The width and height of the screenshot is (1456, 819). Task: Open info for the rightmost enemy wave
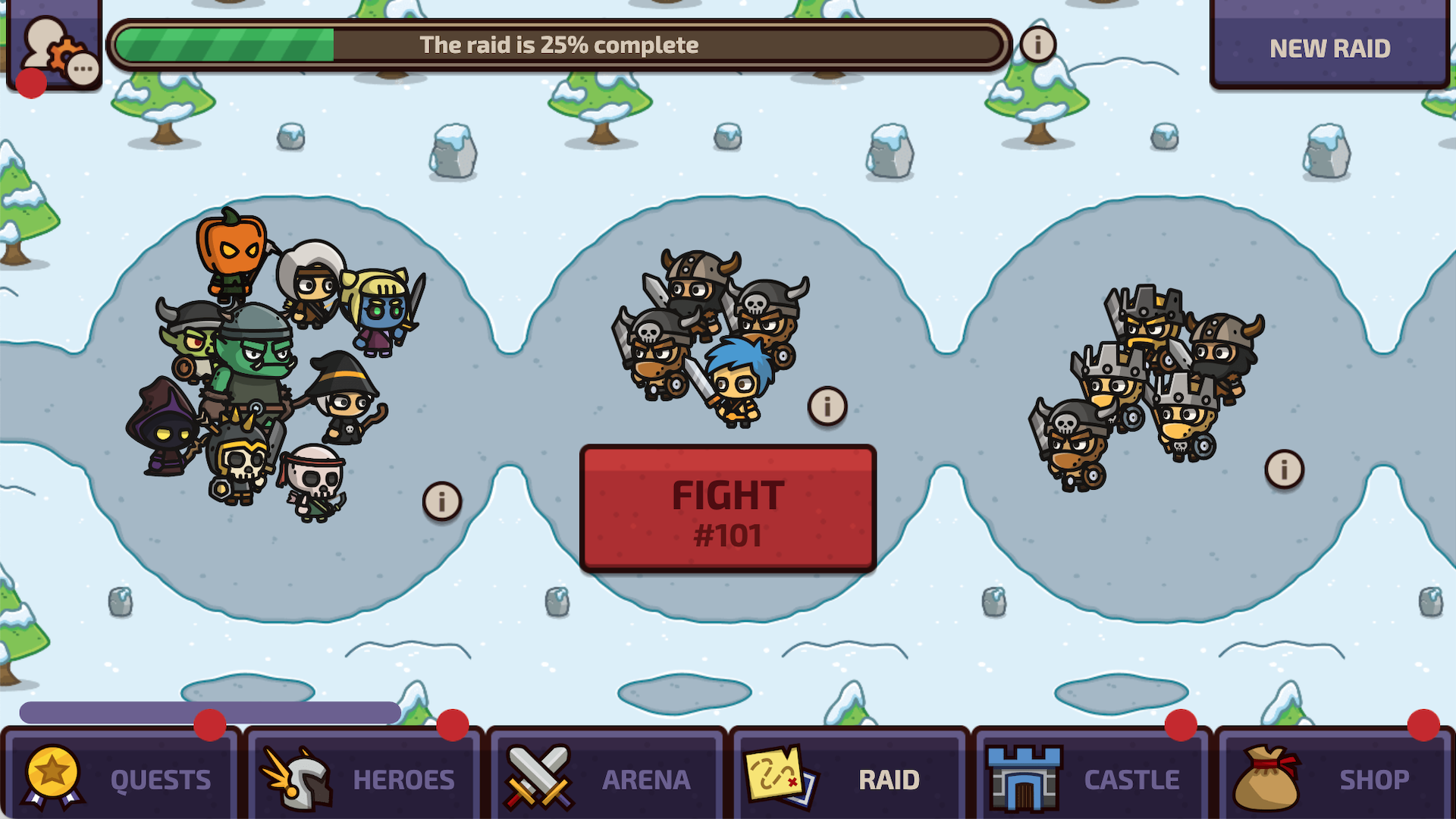(x=1285, y=470)
